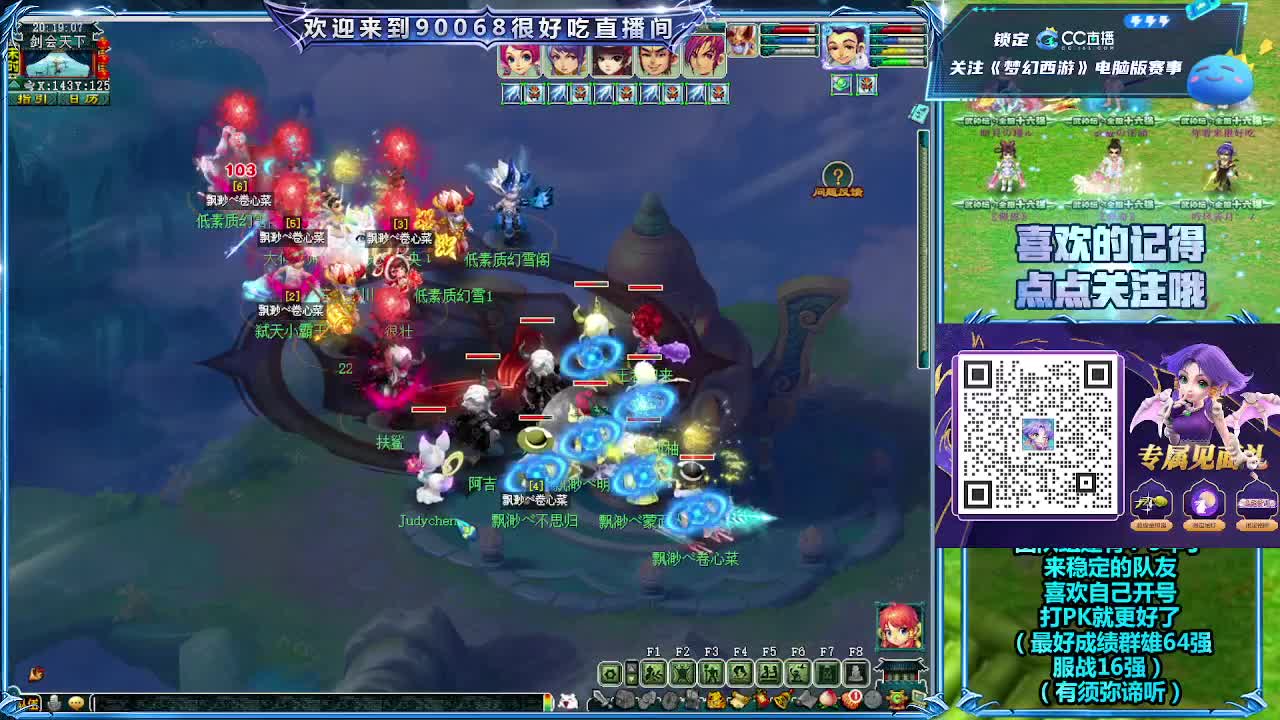
Task: Open the 日历 calendar tab
Action: click(x=85, y=99)
